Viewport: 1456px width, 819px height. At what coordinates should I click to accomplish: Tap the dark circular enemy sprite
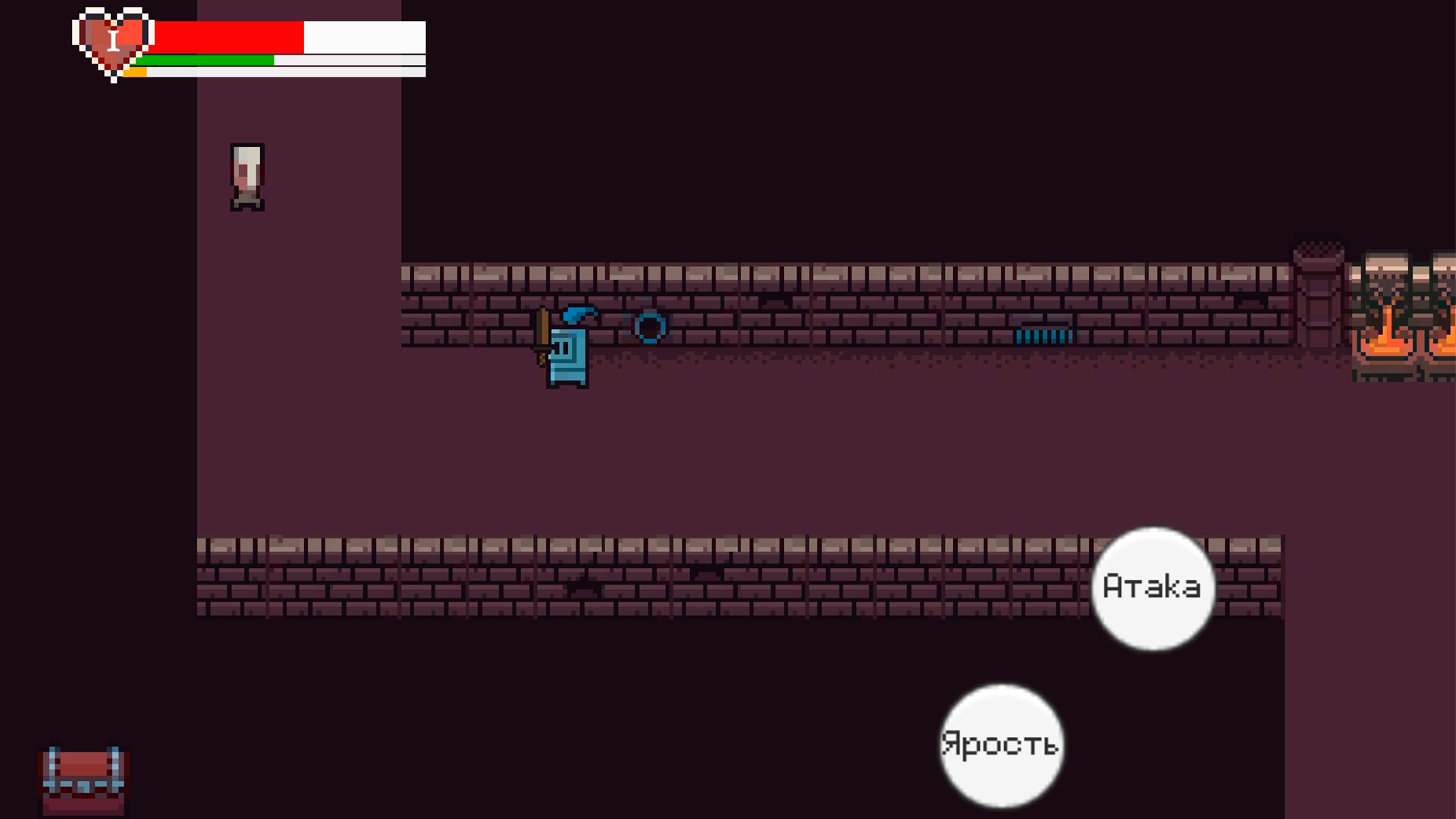650,328
